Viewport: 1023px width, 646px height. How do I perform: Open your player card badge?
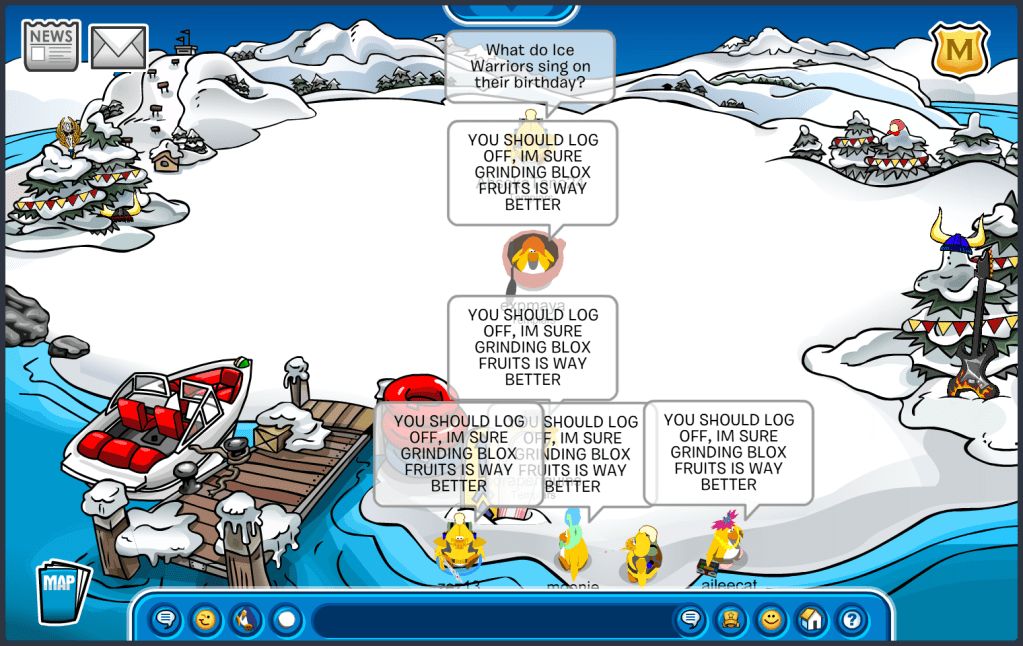[x=729, y=620]
